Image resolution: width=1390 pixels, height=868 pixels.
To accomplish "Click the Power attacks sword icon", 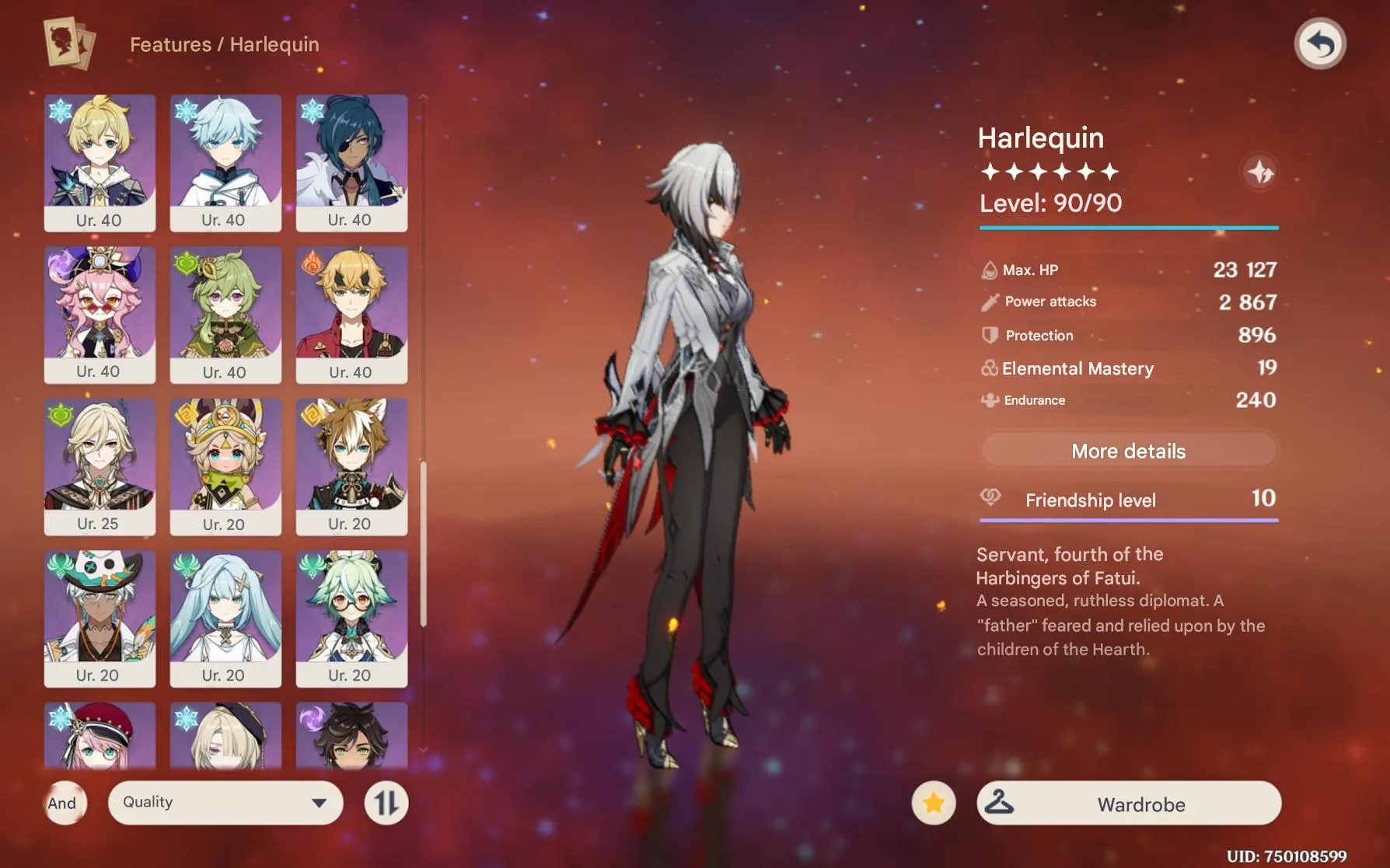I will click(x=989, y=302).
